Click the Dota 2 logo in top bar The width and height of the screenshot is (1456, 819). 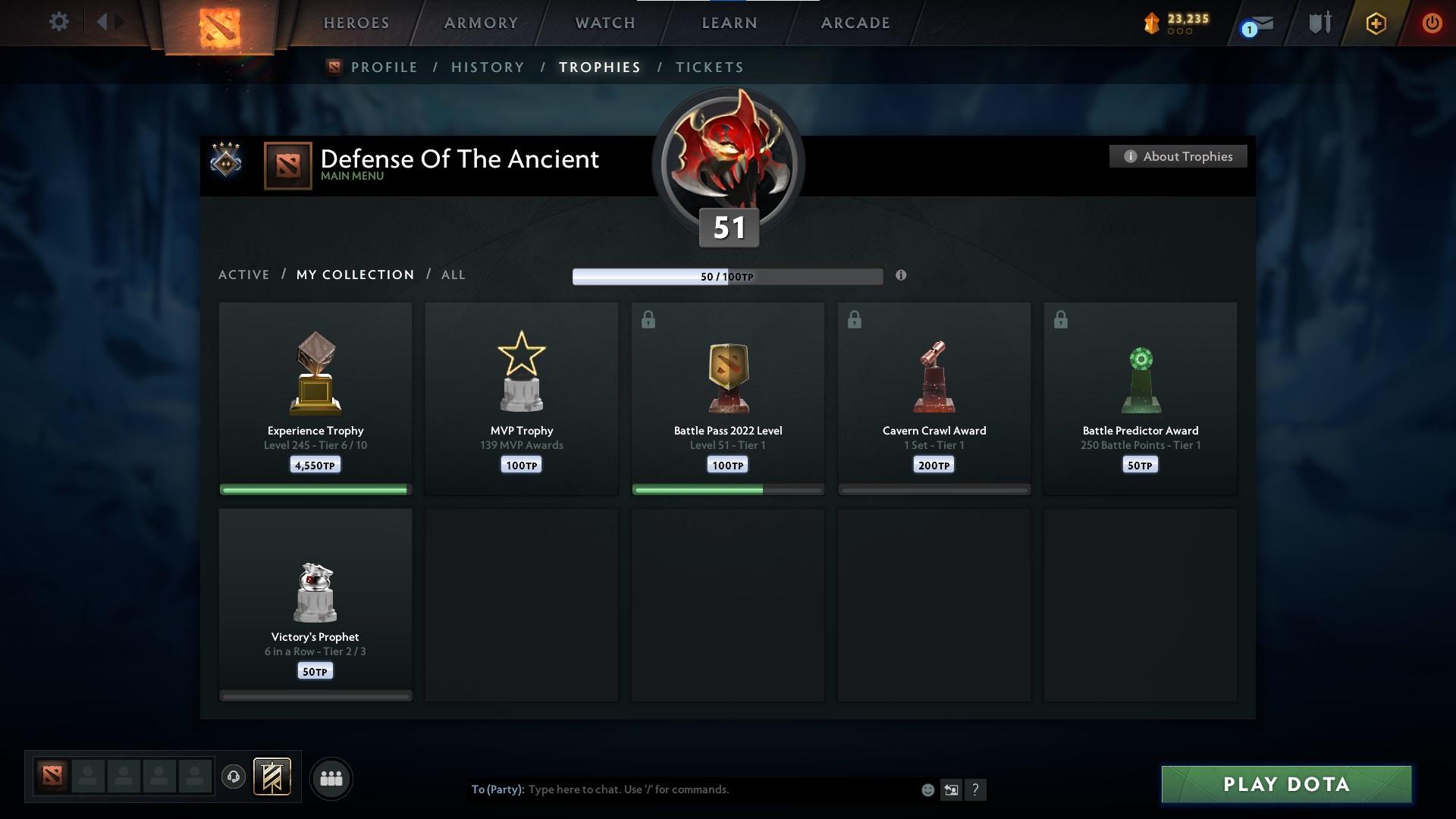click(220, 24)
